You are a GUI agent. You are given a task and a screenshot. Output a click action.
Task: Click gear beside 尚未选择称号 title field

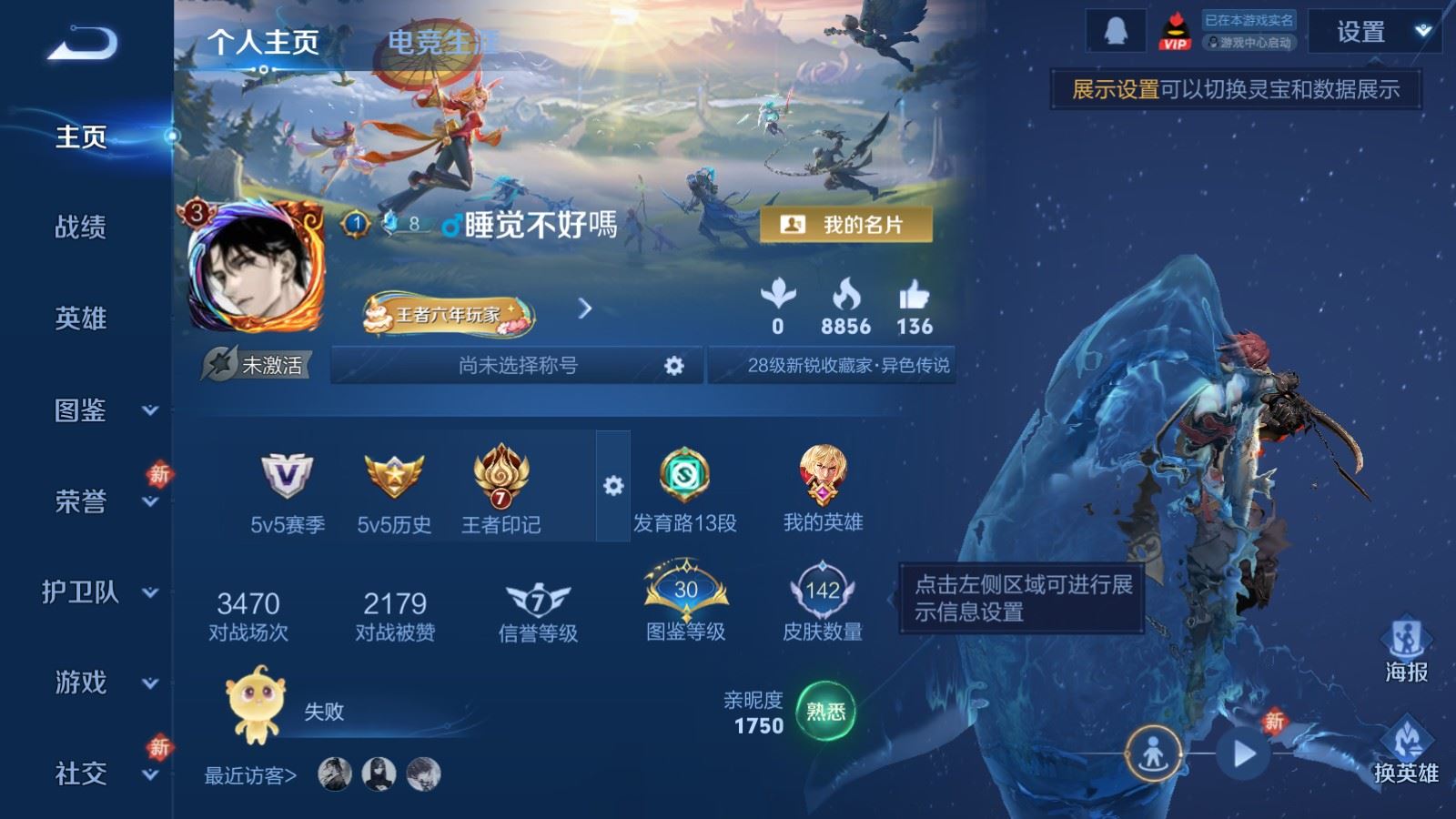tap(673, 364)
